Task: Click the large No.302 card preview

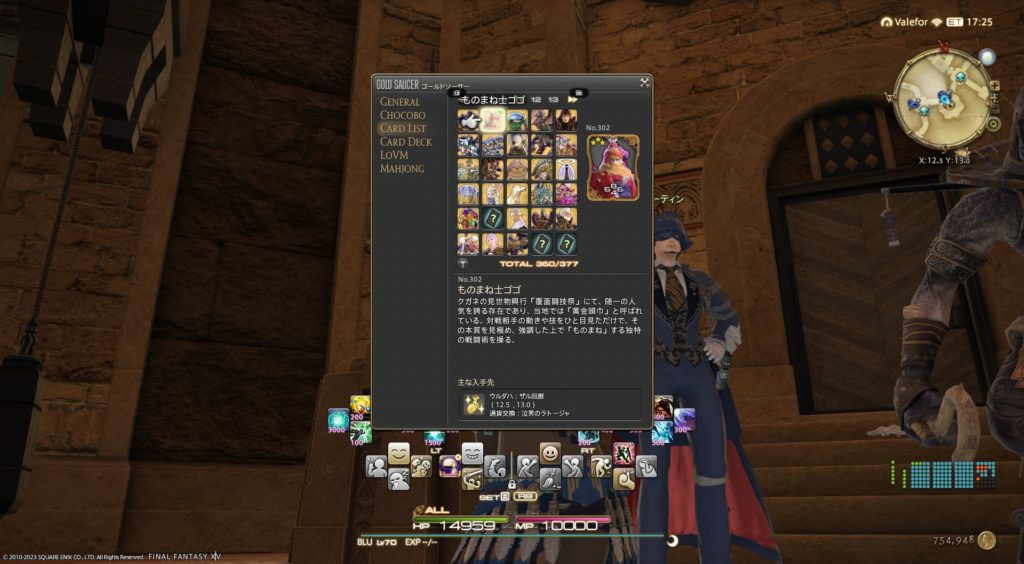Action: coord(612,168)
